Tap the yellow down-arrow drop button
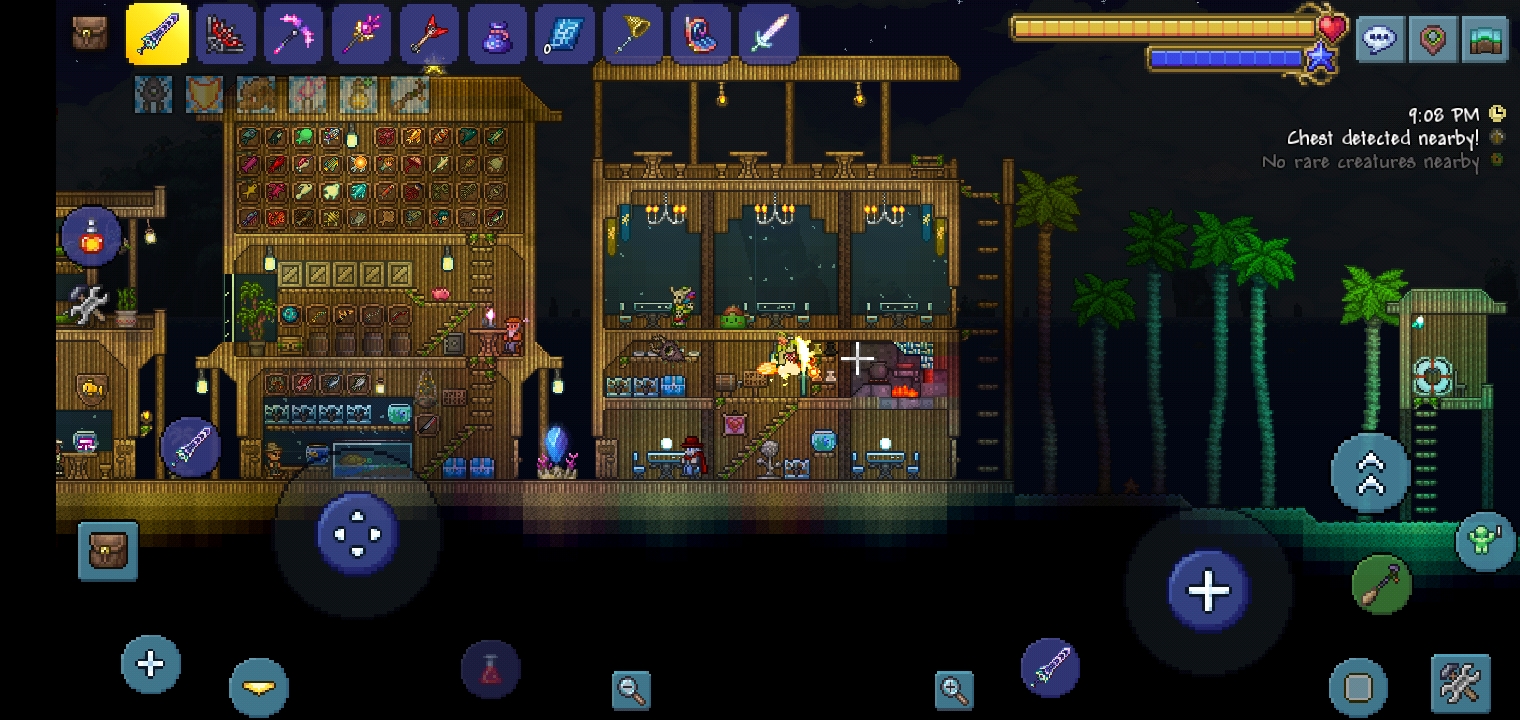 click(259, 687)
